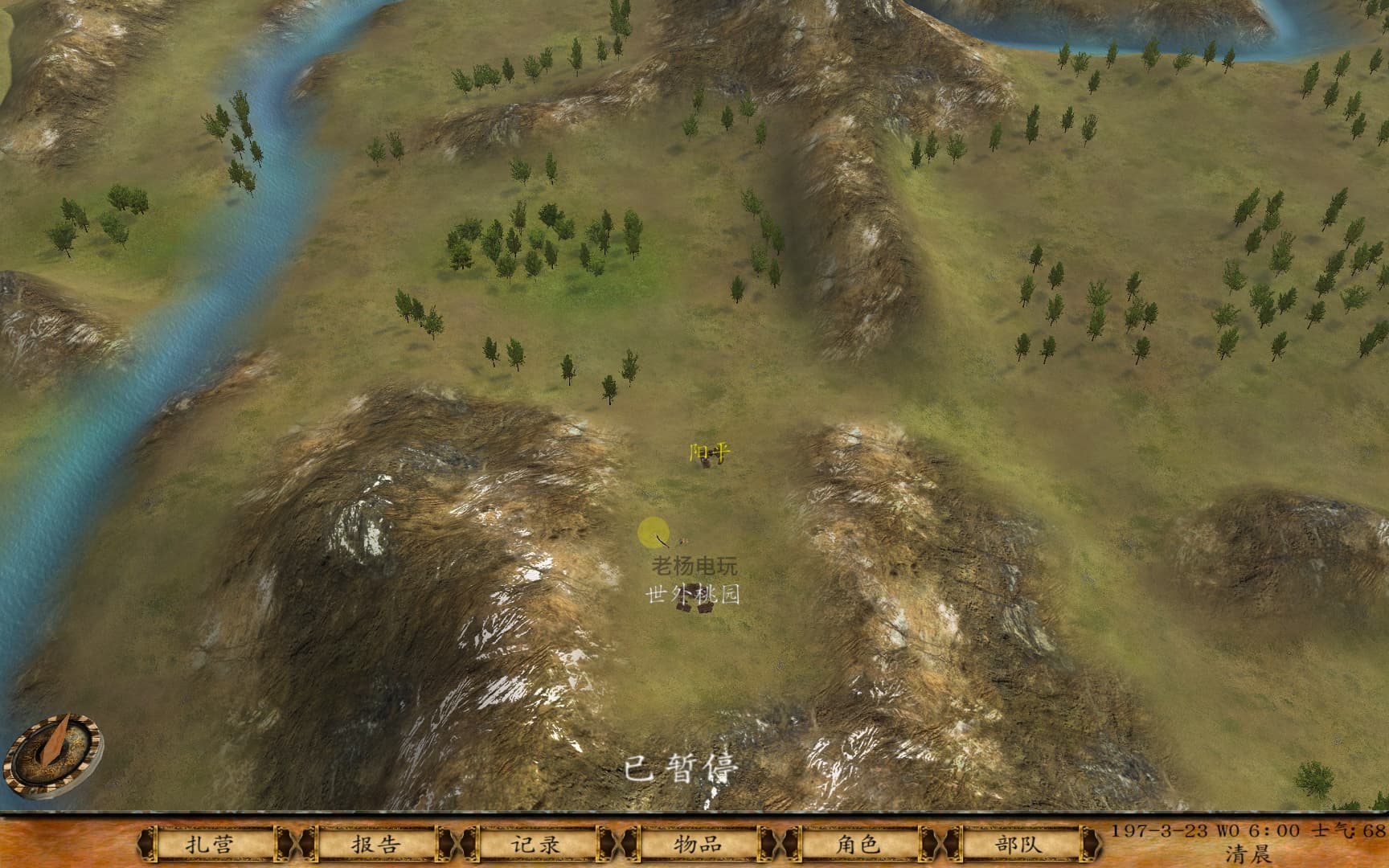The height and width of the screenshot is (868, 1389).
Task: Open the 报告 (Reports) screen
Action: [x=375, y=844]
